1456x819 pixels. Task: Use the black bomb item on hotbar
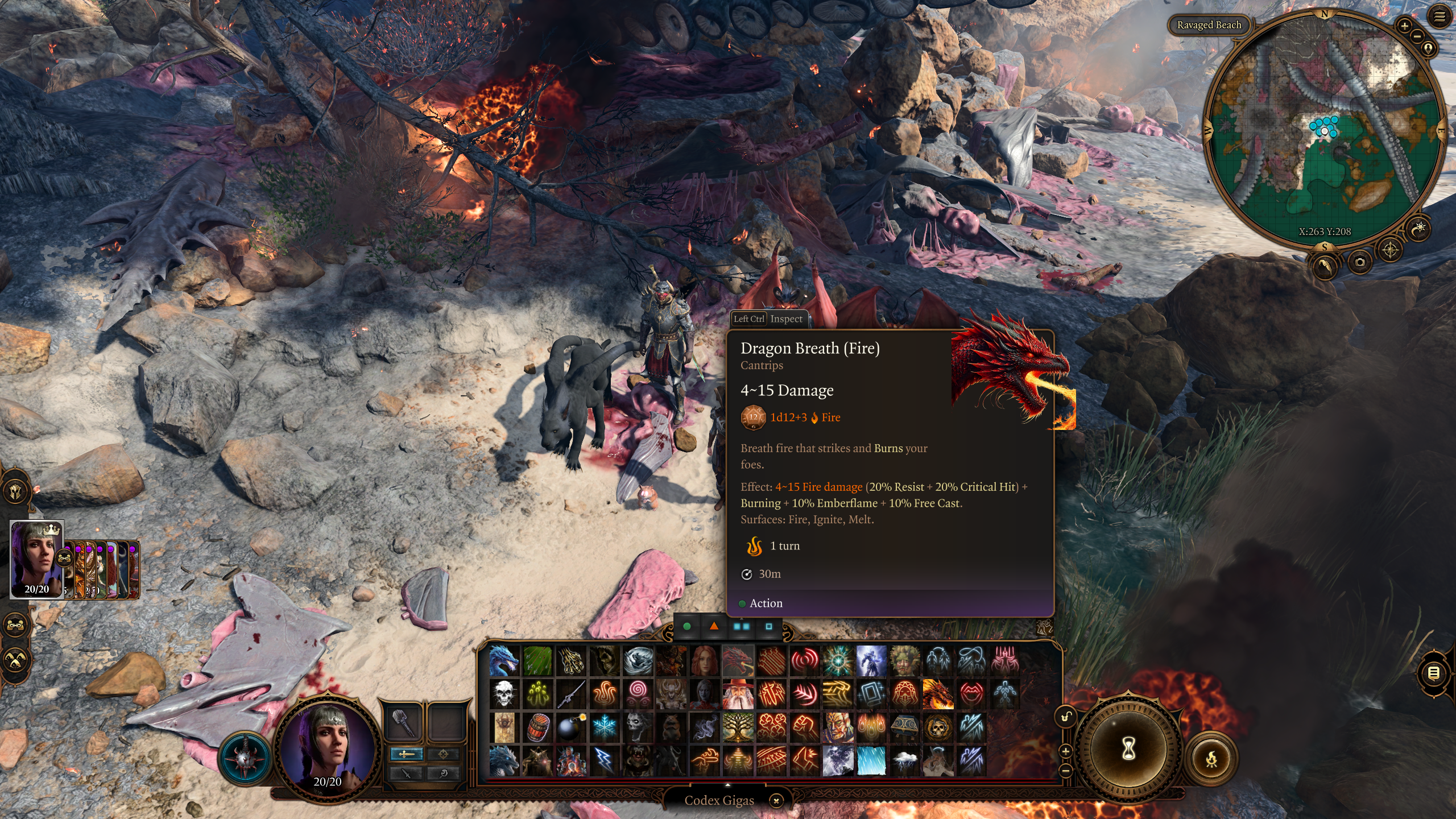coord(569,727)
